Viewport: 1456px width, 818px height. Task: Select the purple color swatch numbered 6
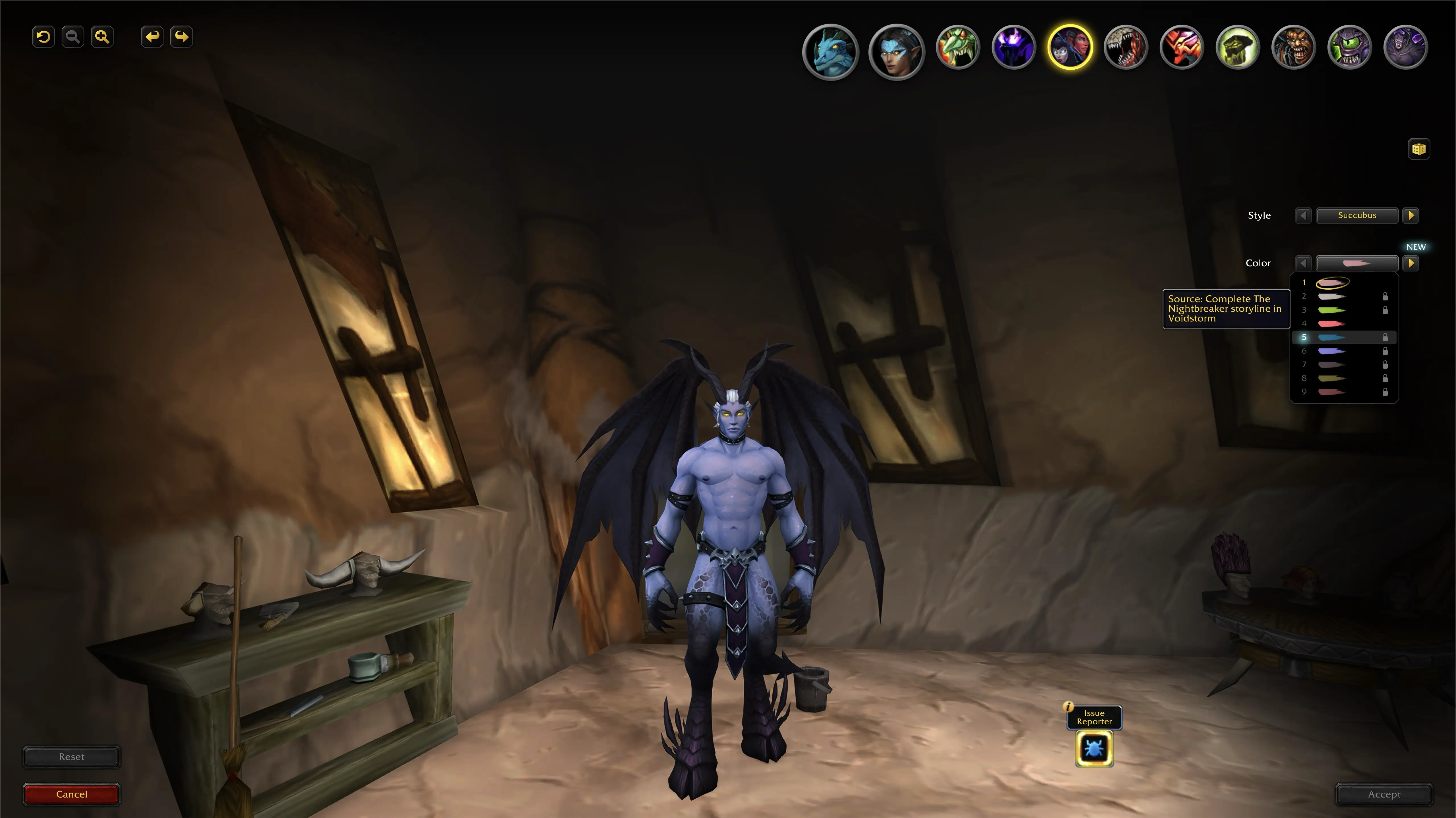coord(1331,351)
